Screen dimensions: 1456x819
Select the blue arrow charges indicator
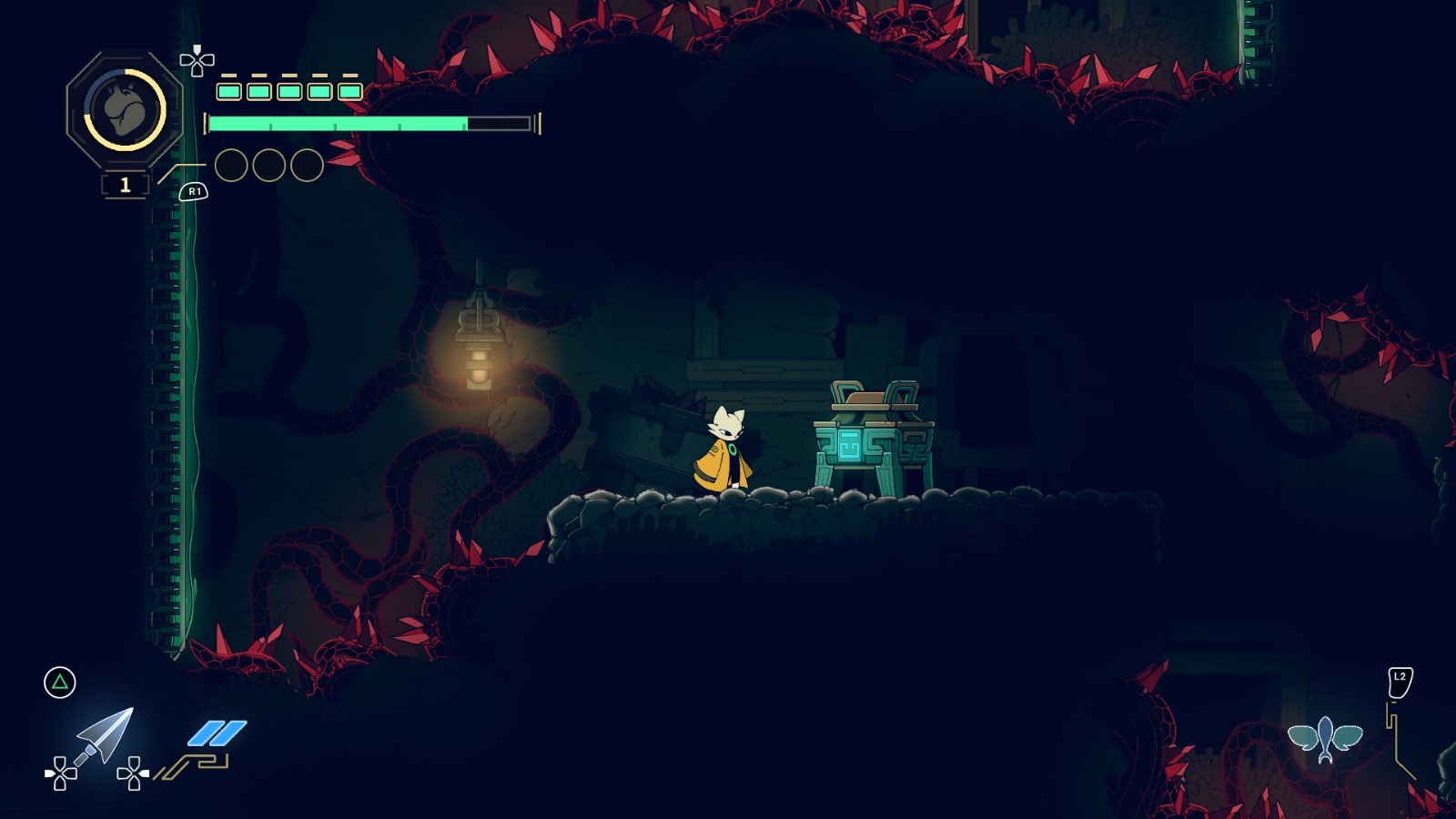[x=217, y=733]
